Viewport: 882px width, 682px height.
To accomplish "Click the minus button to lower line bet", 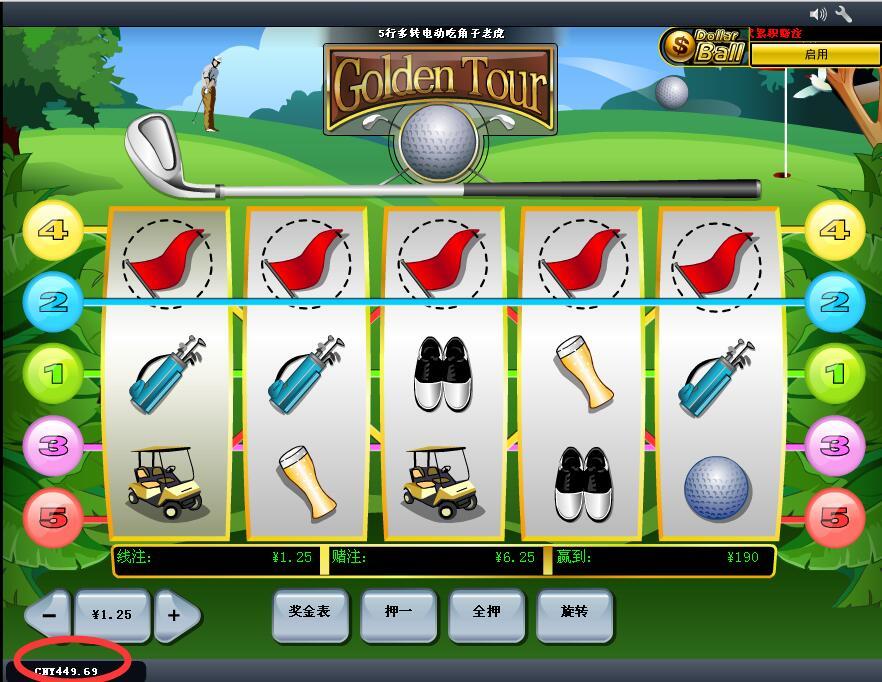I will [48, 615].
